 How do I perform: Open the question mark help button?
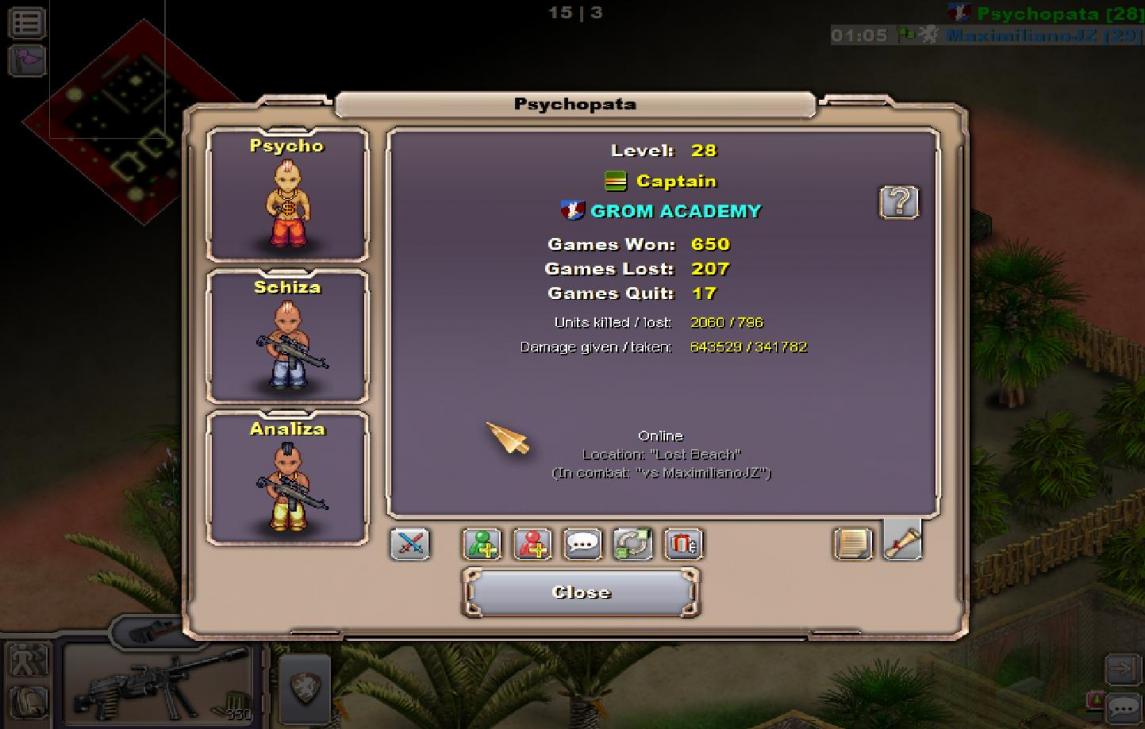pyautogui.click(x=898, y=202)
